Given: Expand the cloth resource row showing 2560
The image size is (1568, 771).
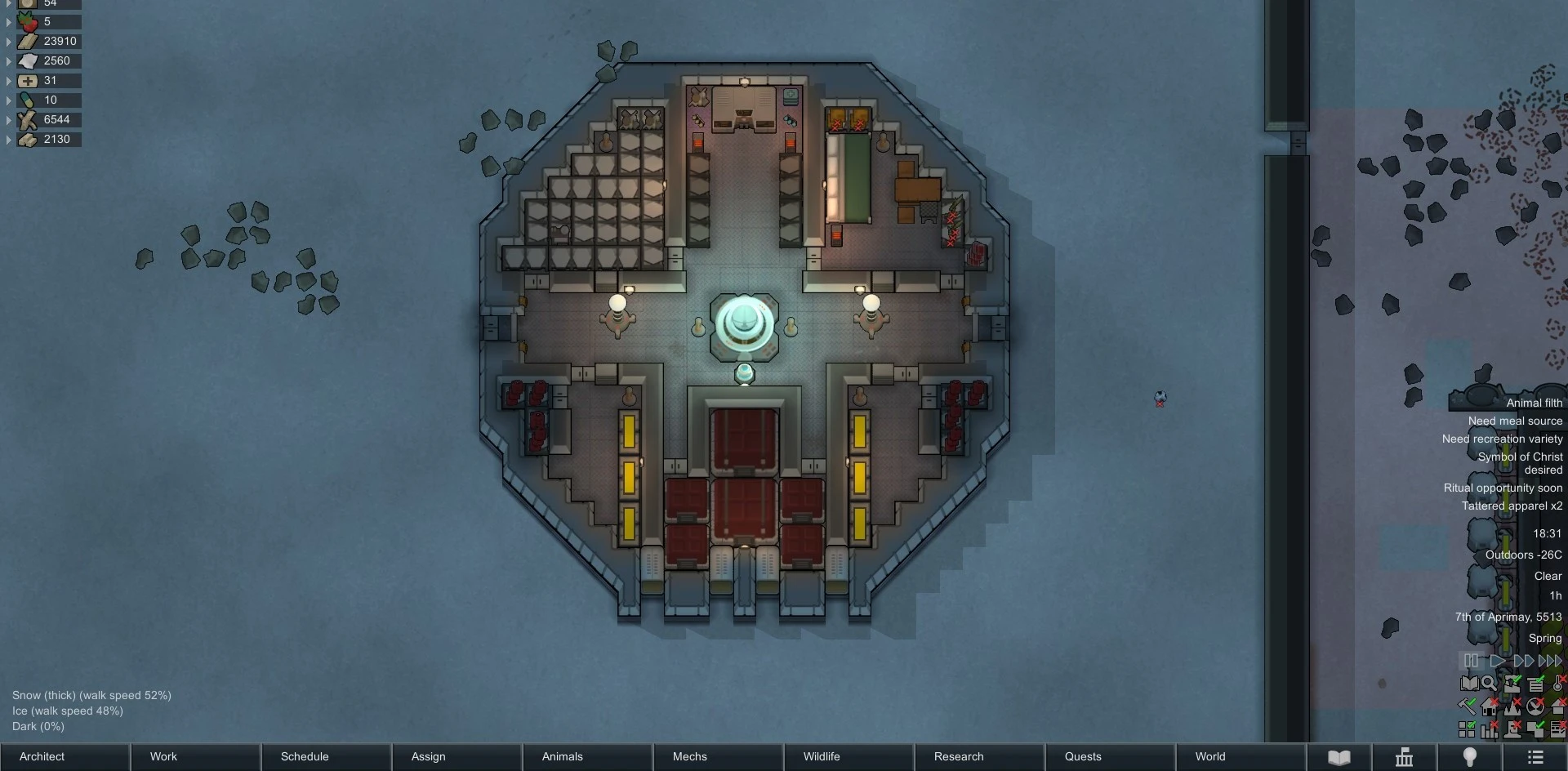Looking at the screenshot, I should [x=8, y=60].
